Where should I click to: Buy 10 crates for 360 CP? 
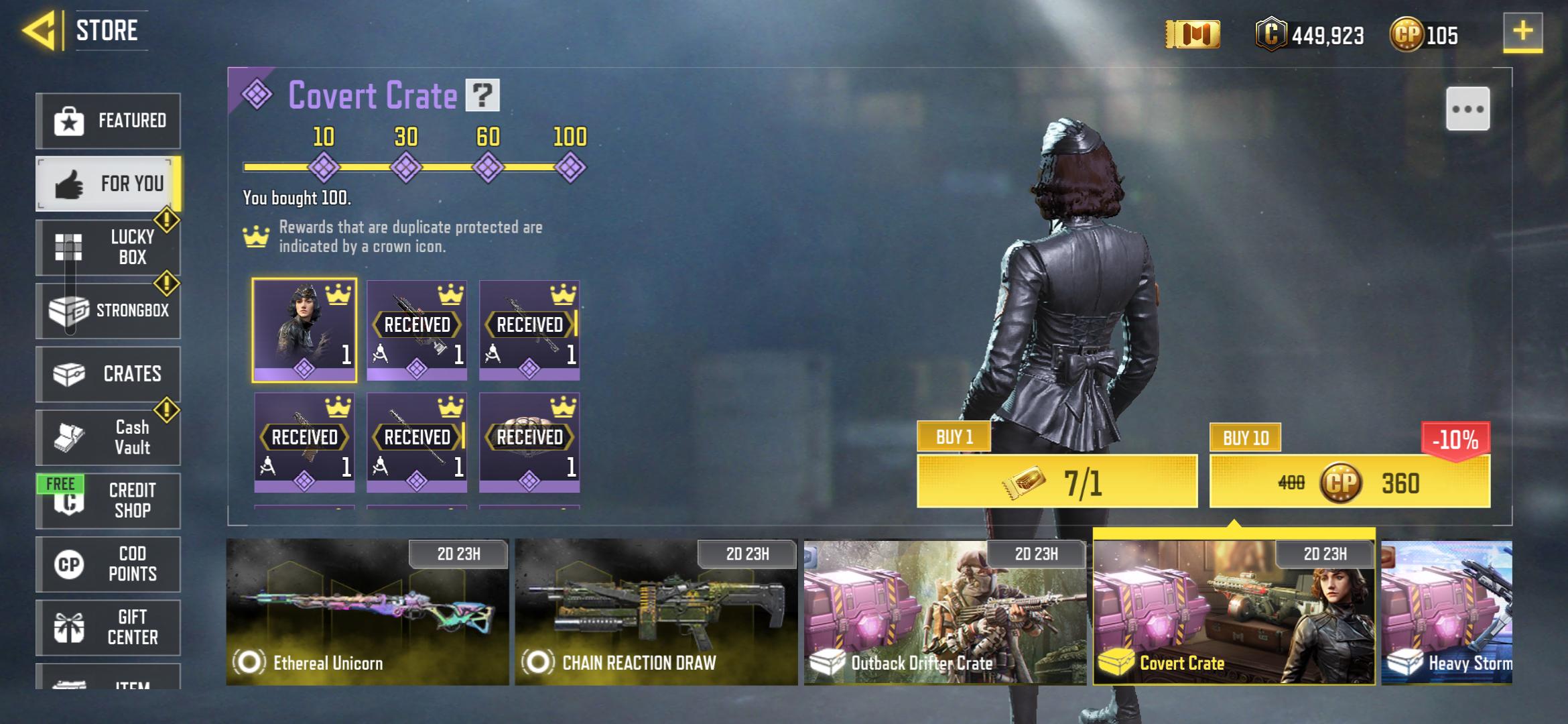(1350, 481)
